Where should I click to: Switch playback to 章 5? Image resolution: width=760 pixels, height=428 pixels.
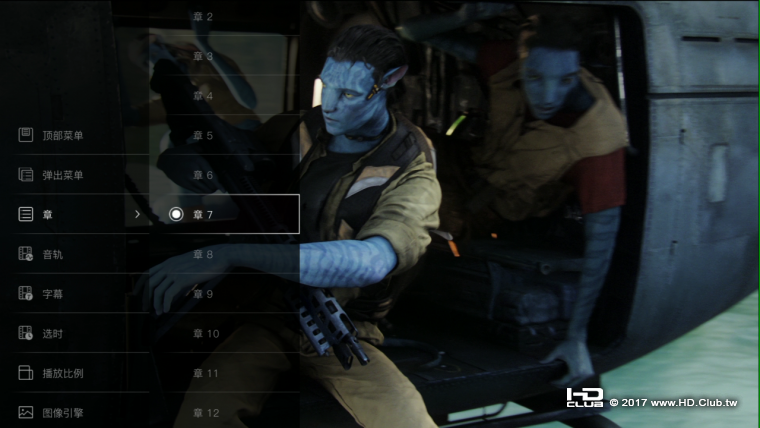click(203, 135)
